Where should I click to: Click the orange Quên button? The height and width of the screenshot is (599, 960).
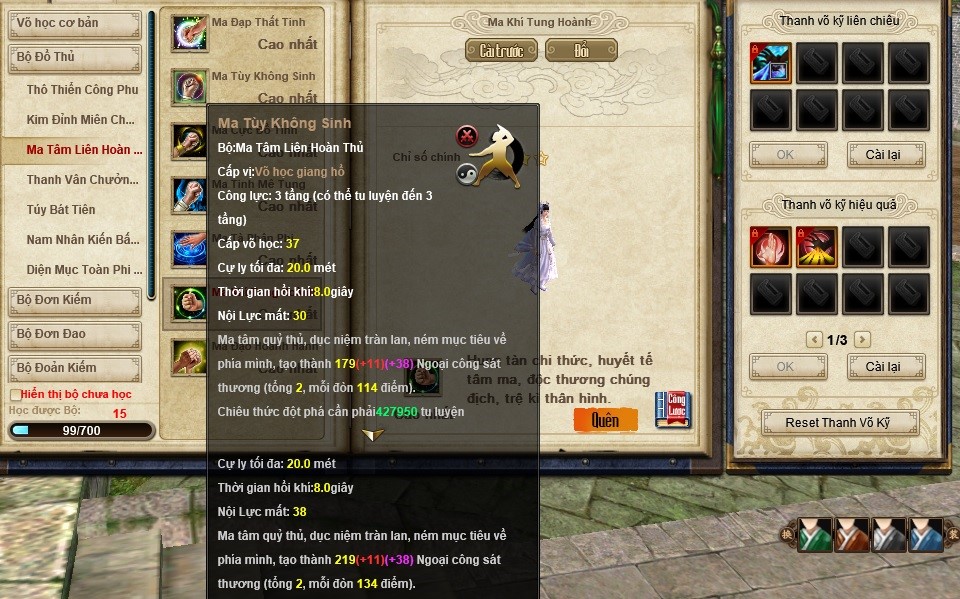tap(605, 420)
